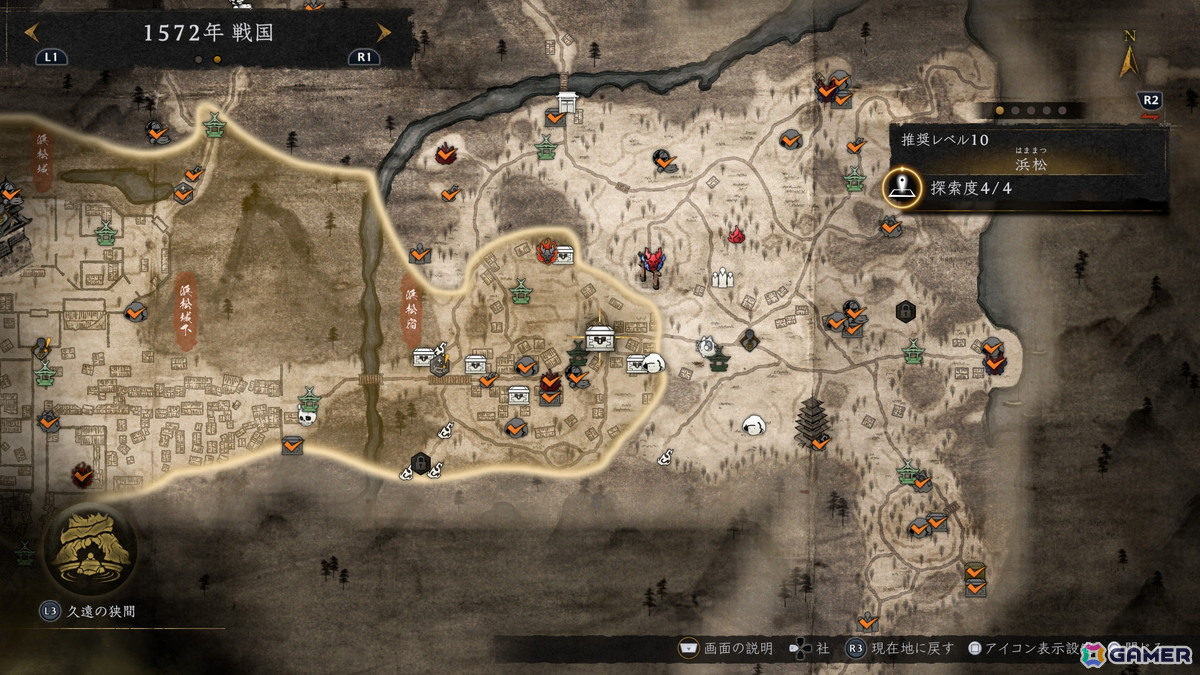The image size is (1200, 675).
Task: Select the red crystal flame marker
Action: tap(737, 235)
